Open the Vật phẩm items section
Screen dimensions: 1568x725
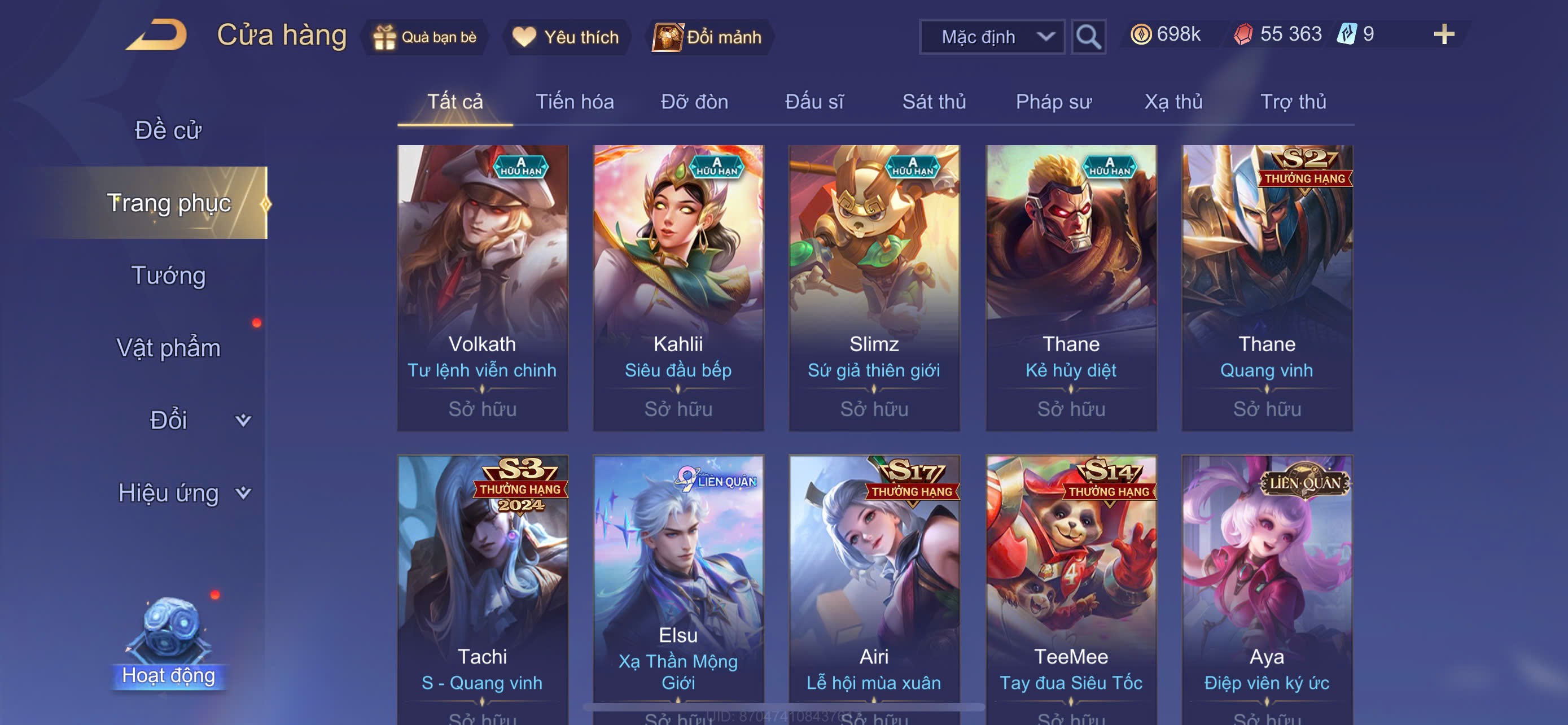tap(168, 348)
